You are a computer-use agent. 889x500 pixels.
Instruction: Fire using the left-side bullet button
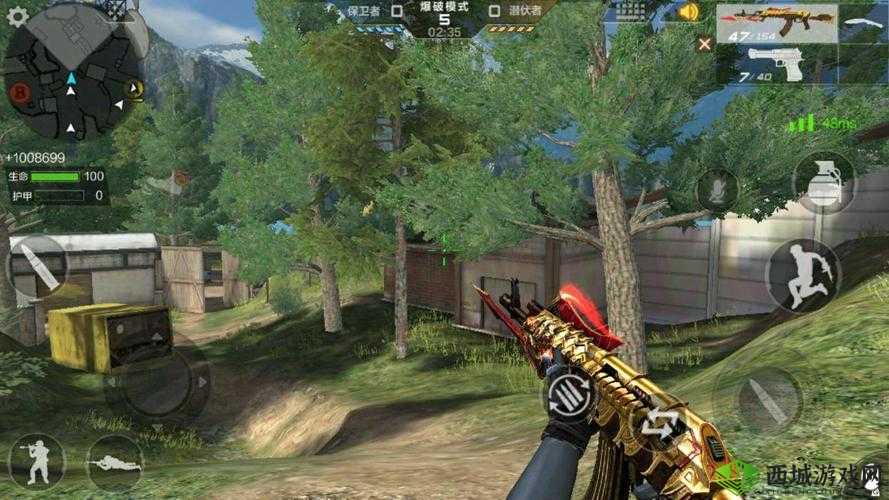tap(36, 266)
